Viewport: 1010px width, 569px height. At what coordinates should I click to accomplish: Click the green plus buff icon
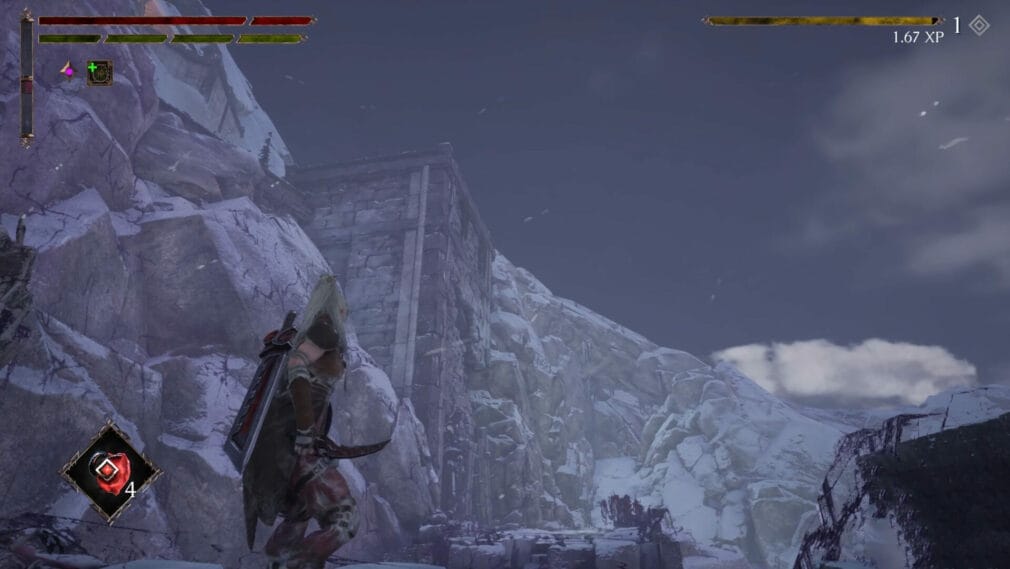pyautogui.click(x=99, y=72)
